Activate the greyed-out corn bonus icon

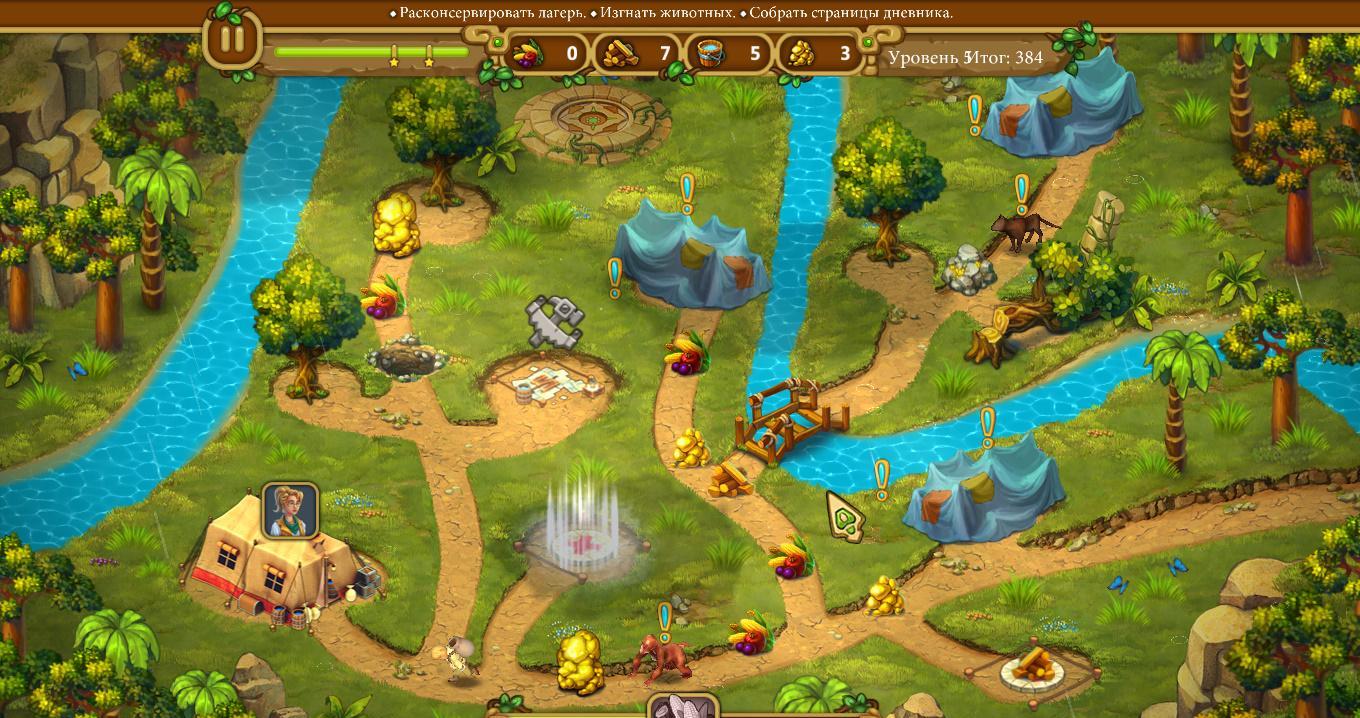coord(683,706)
